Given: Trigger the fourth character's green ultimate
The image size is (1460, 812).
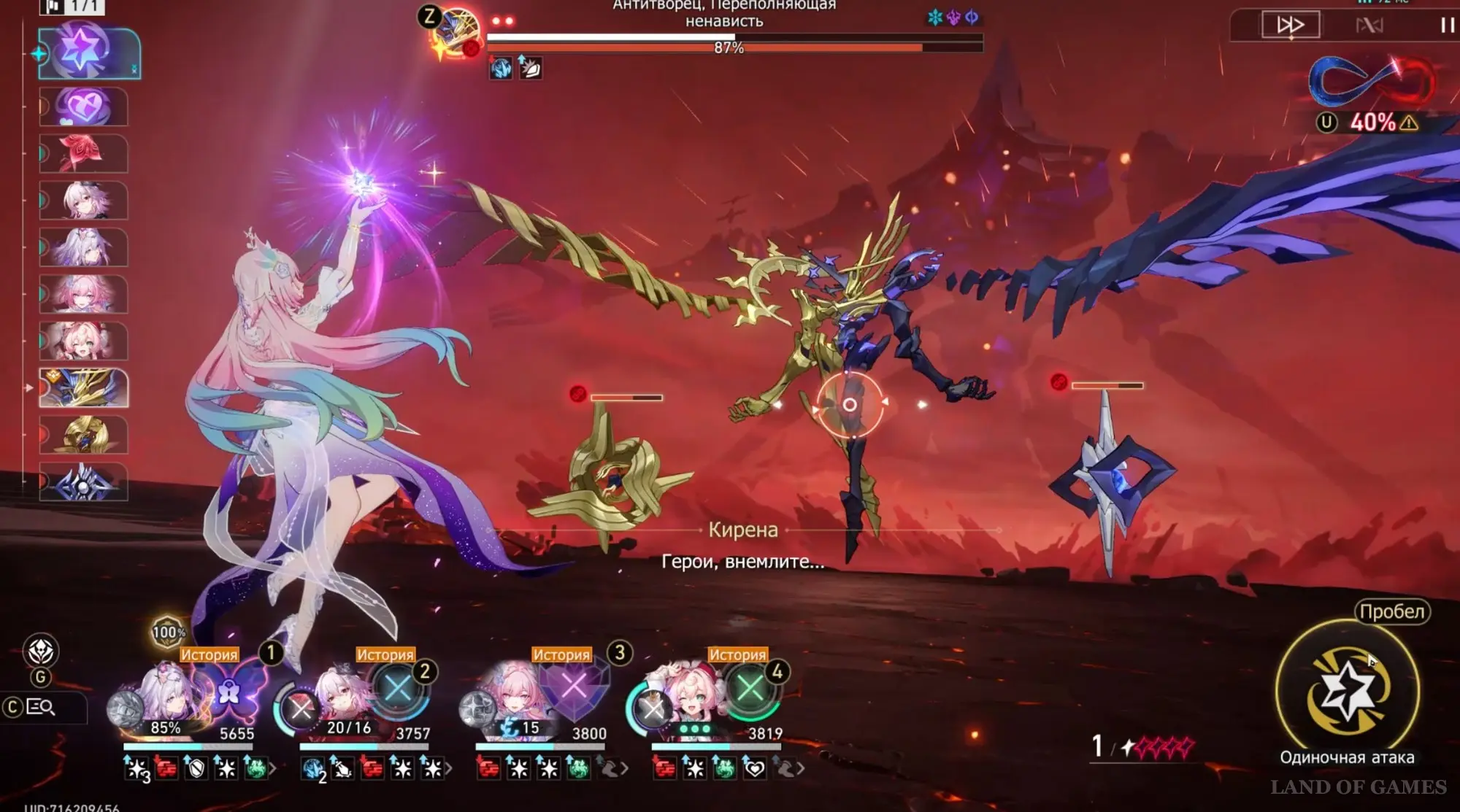Looking at the screenshot, I should pos(750,688).
